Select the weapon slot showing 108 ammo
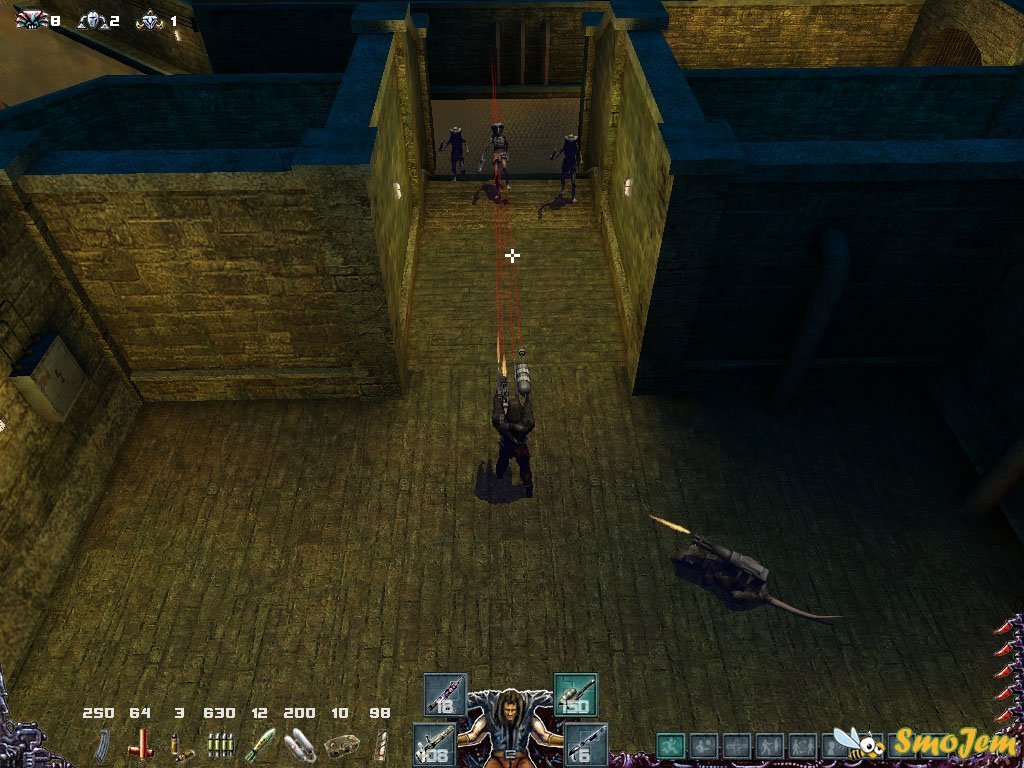 coord(435,744)
